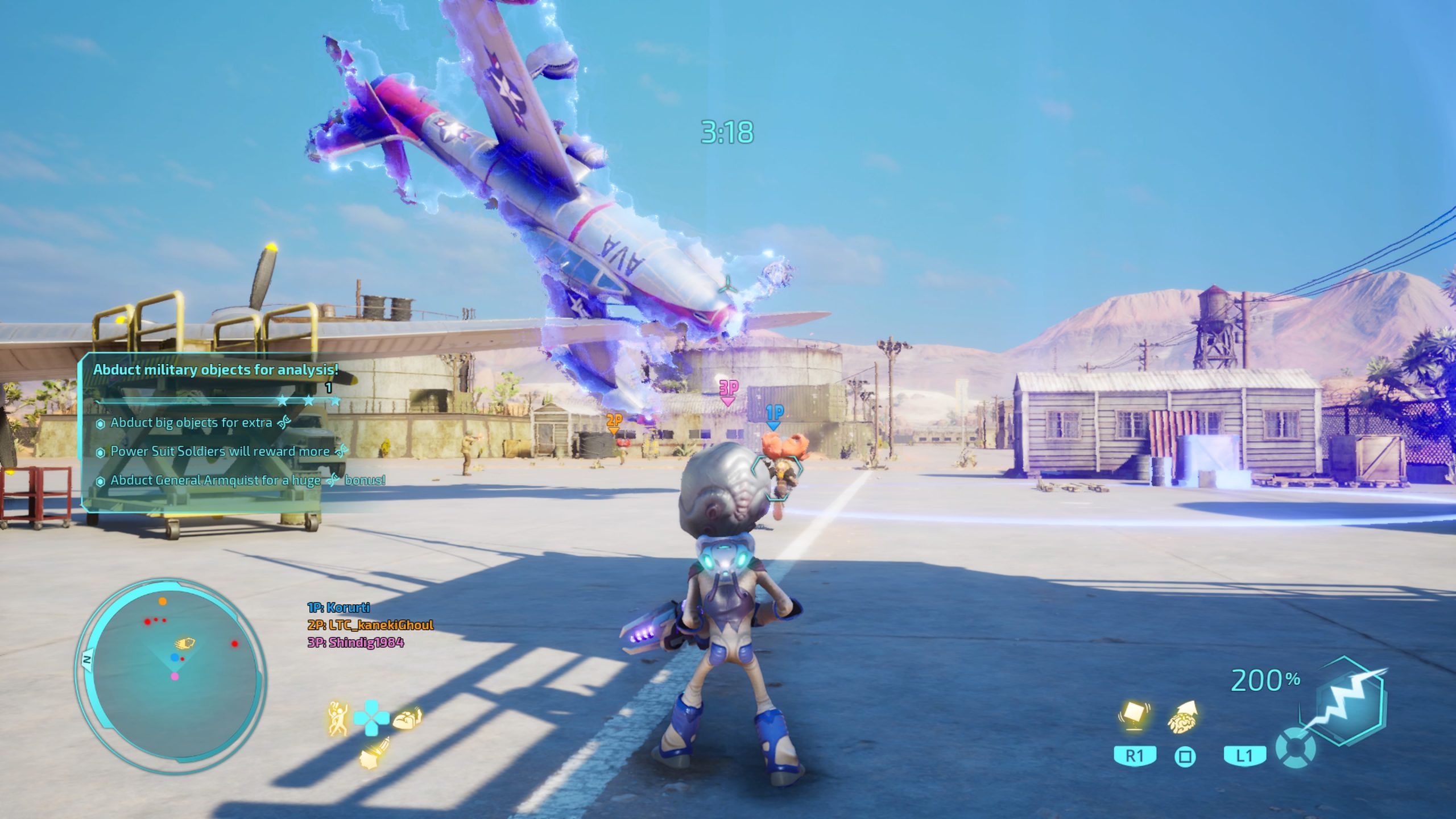Select player Shindig1984 in the player list
Screen dimensions: 1456x819
click(x=355, y=643)
